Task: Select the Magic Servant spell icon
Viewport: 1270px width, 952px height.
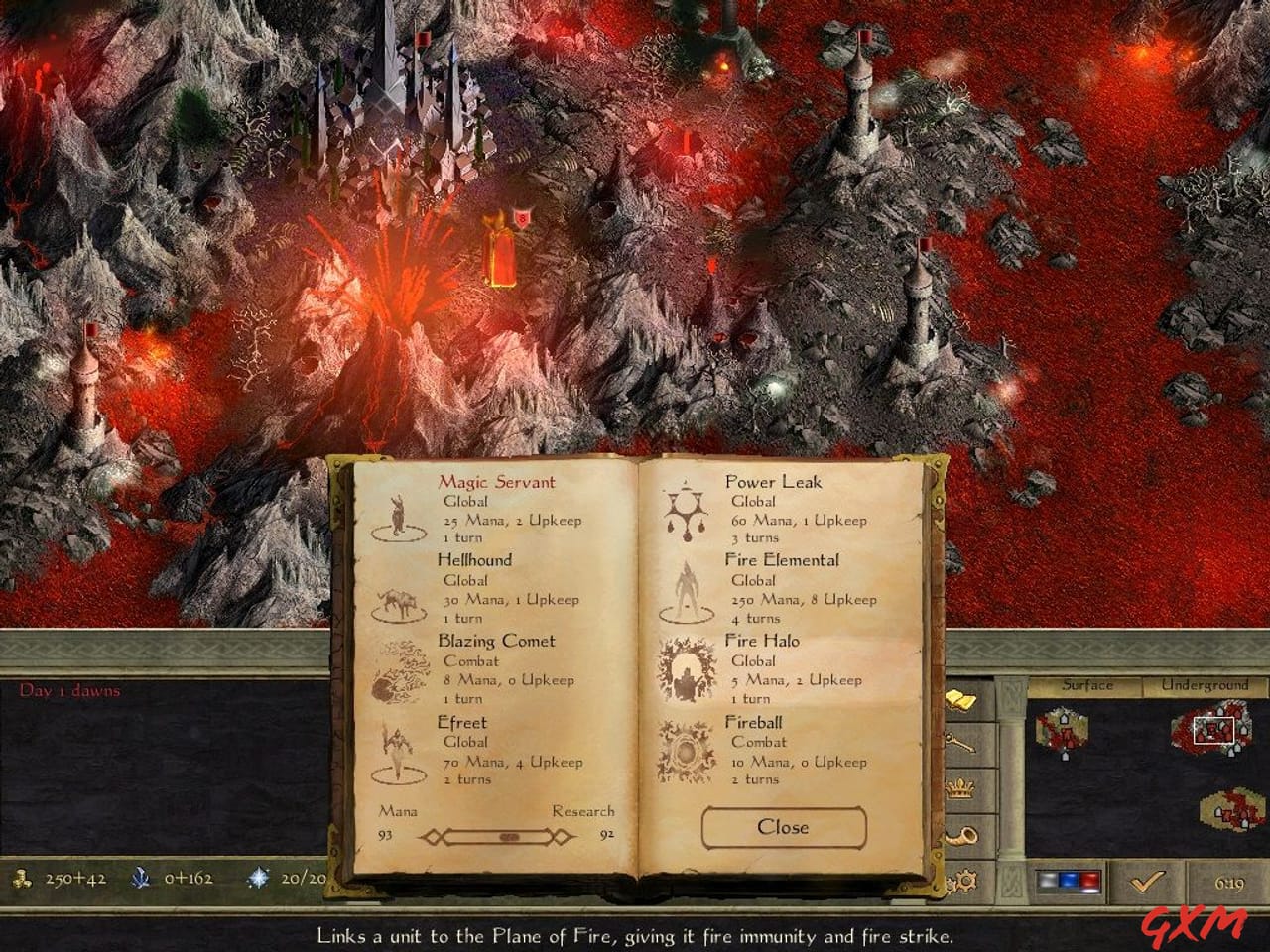Action: (x=400, y=511)
